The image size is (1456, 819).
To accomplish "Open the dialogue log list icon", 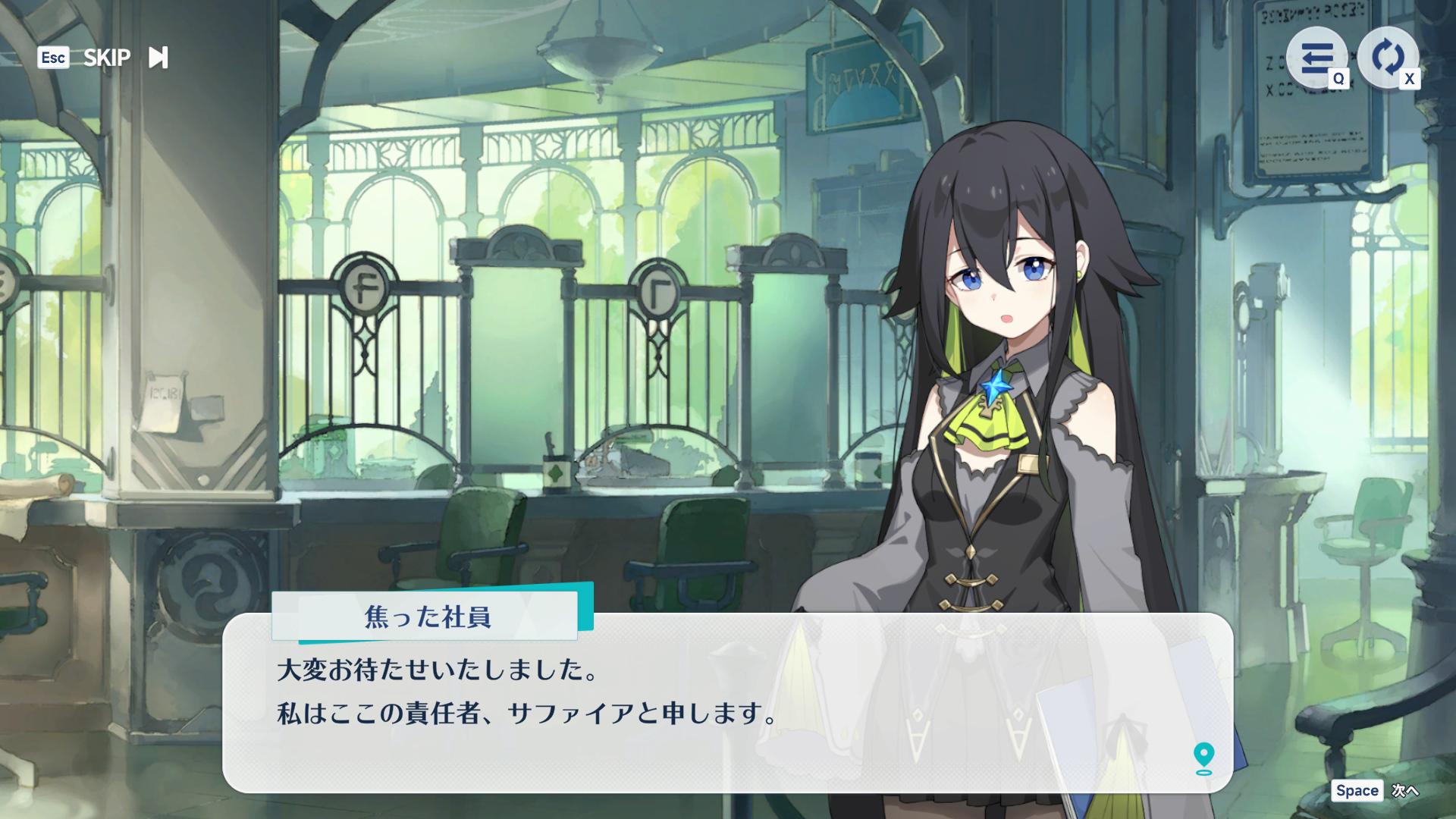I will 1316,58.
